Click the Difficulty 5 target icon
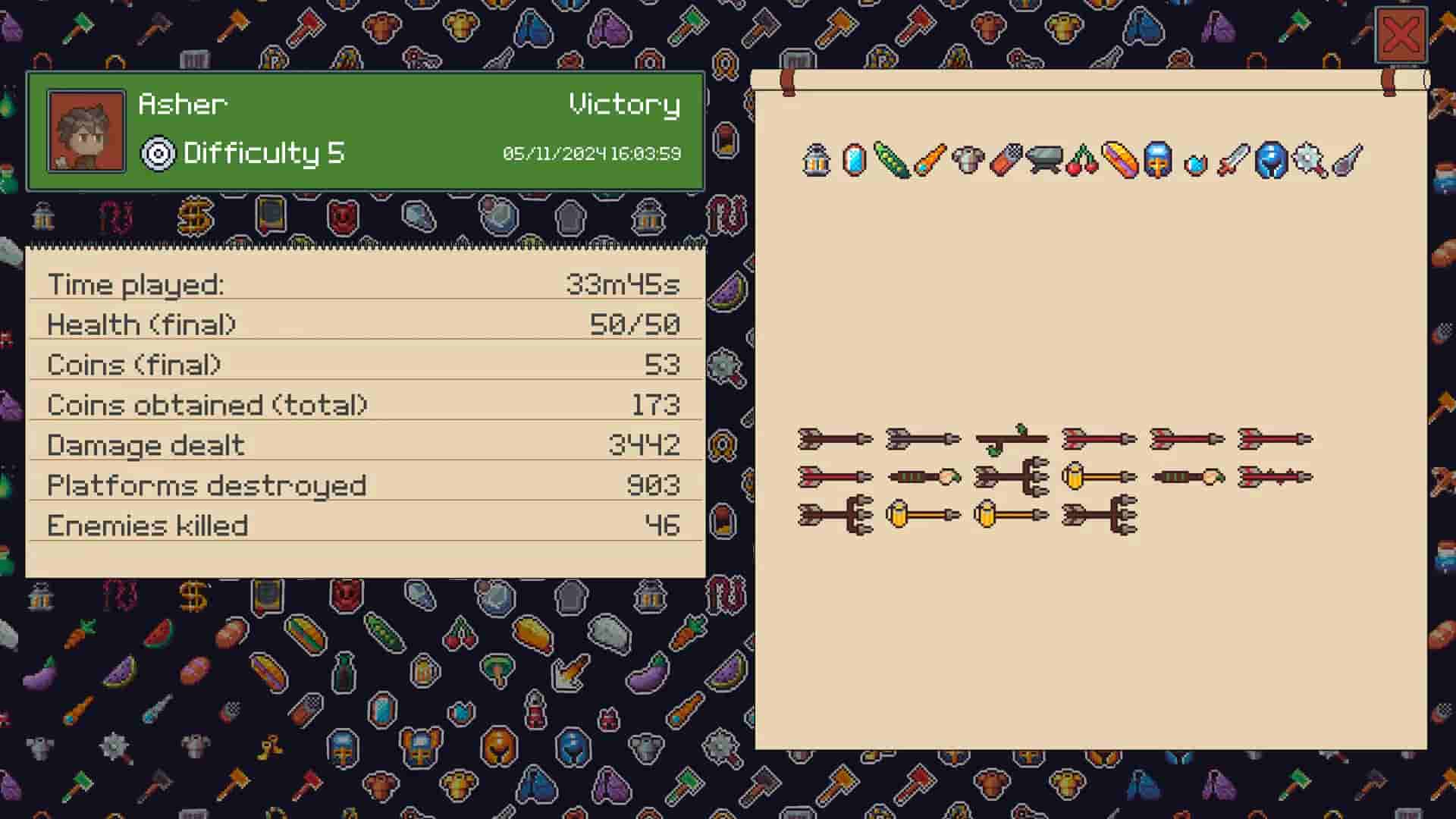 (157, 155)
